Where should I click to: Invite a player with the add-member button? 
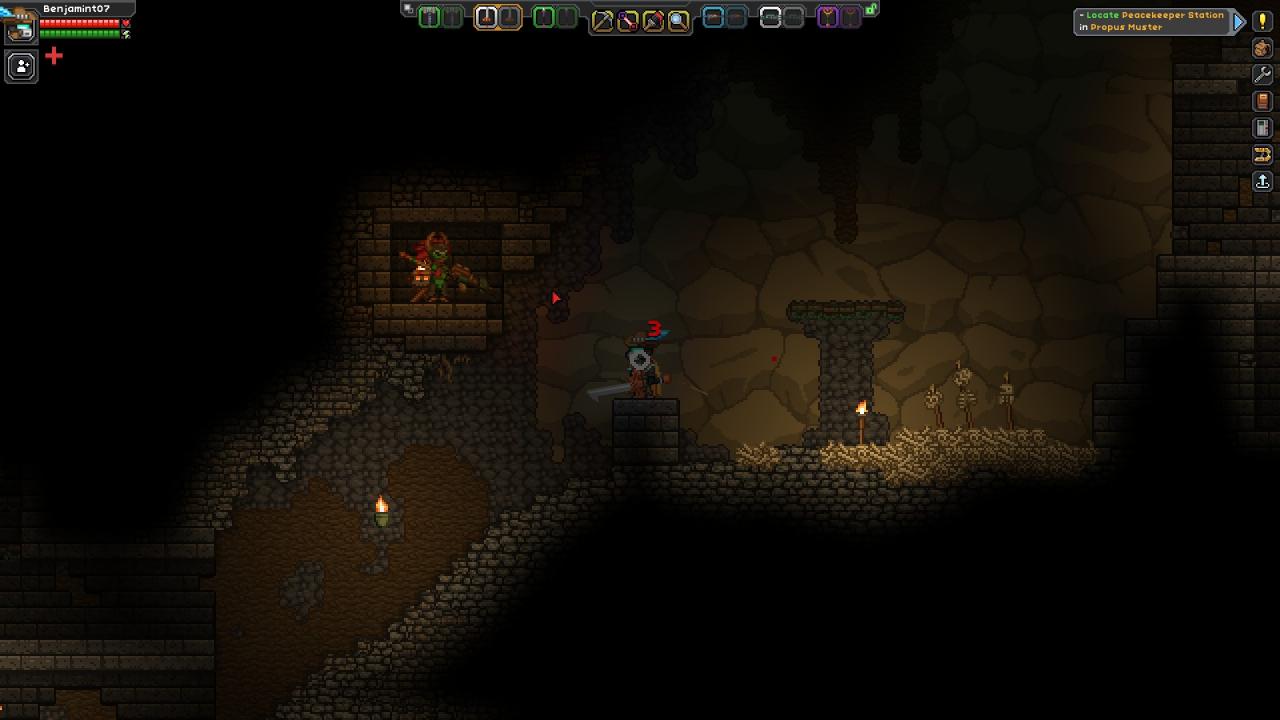(22, 67)
